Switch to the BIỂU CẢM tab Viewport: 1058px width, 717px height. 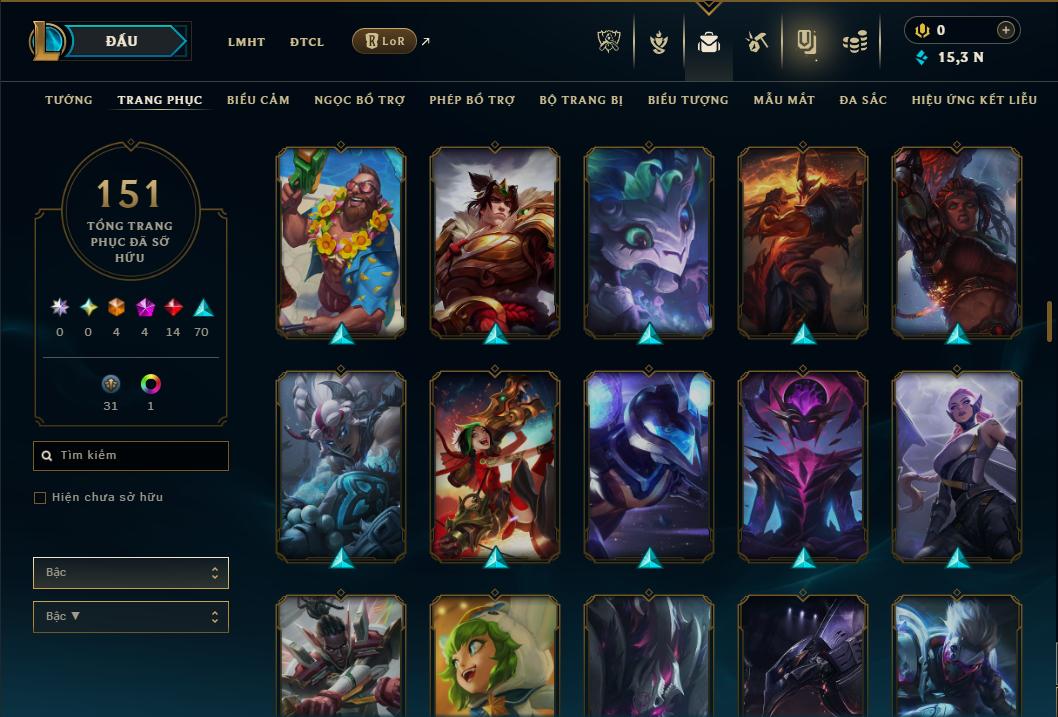pos(258,100)
